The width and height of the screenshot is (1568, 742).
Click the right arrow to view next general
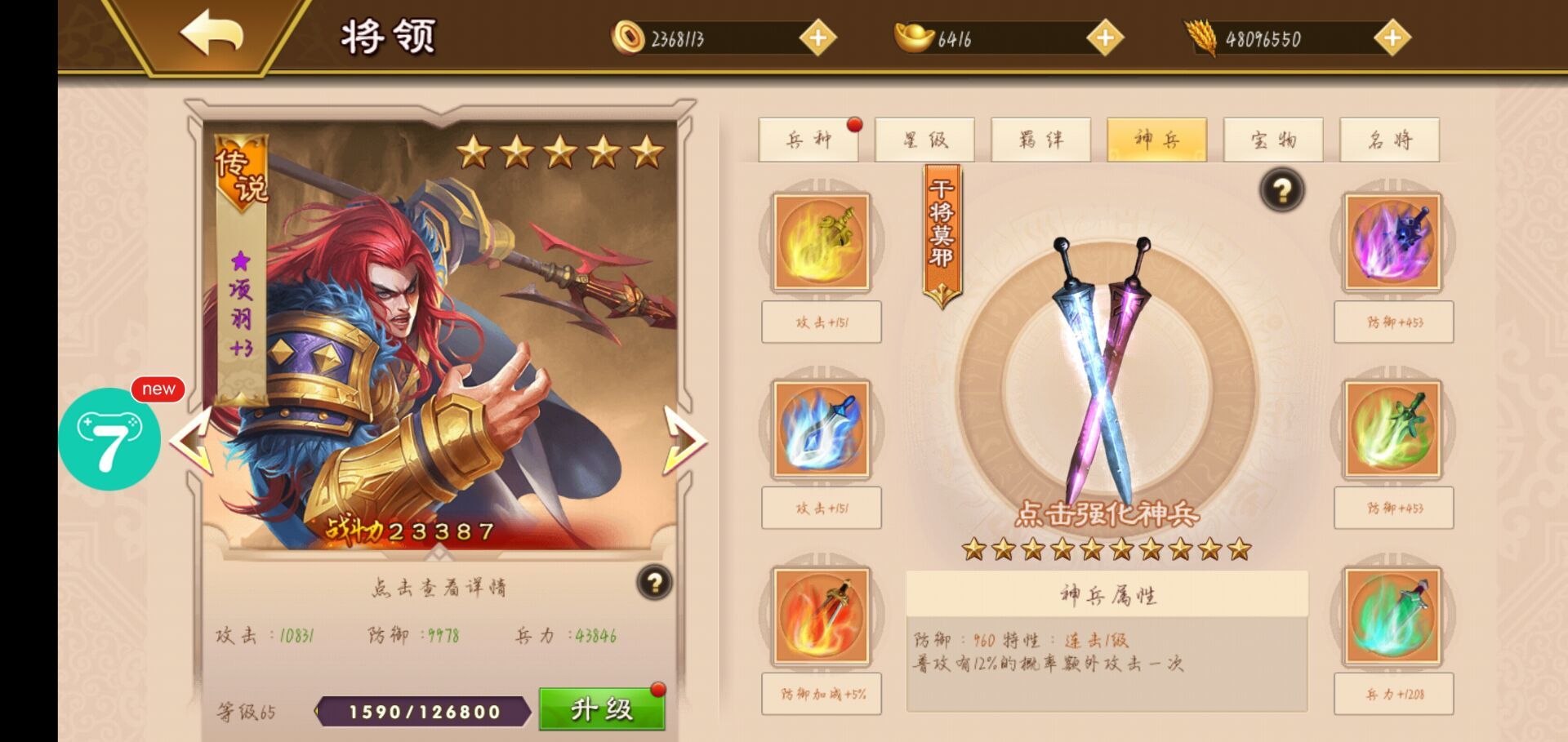[x=686, y=441]
